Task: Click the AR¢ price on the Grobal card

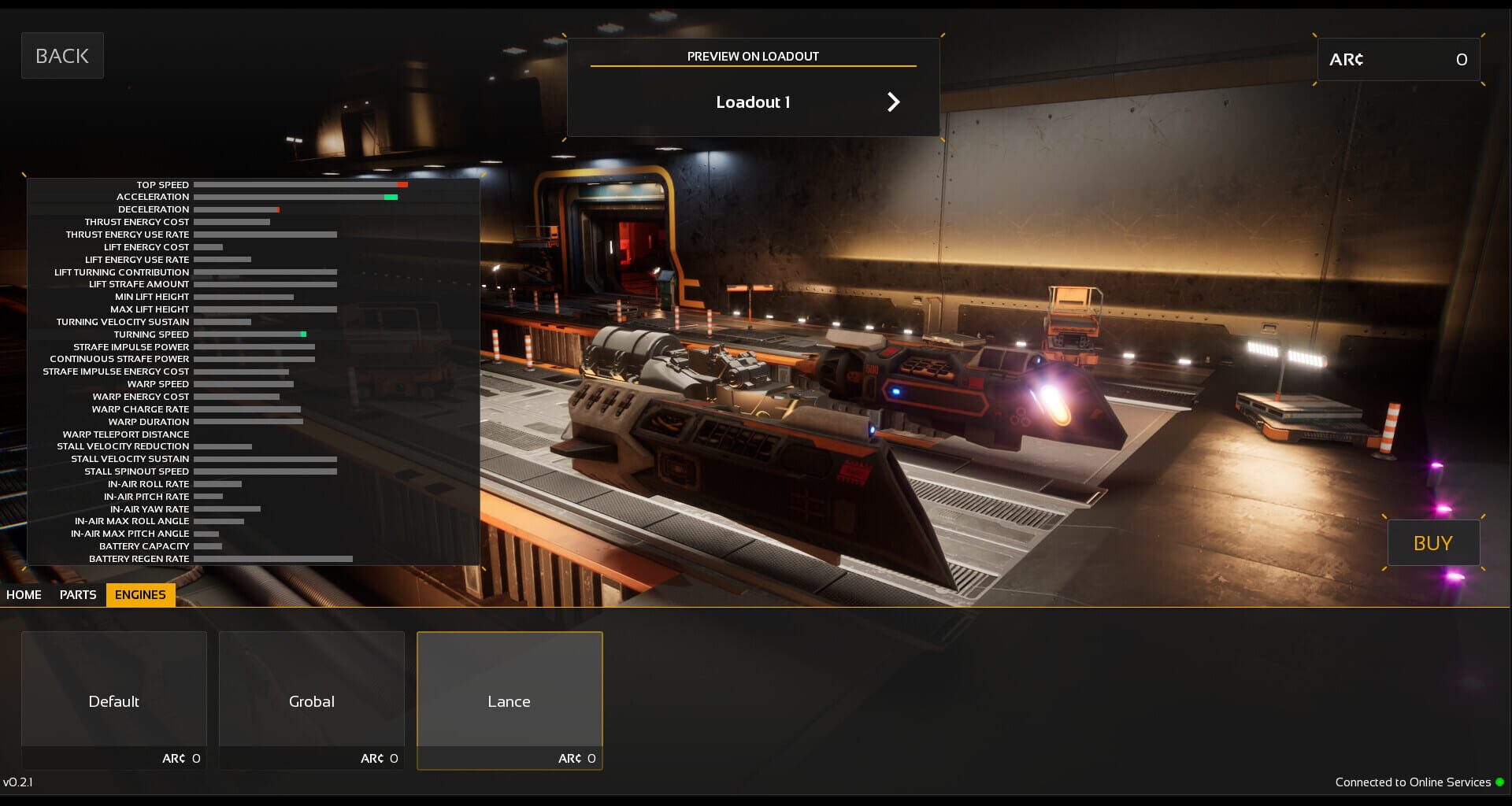Action: pyautogui.click(x=379, y=758)
